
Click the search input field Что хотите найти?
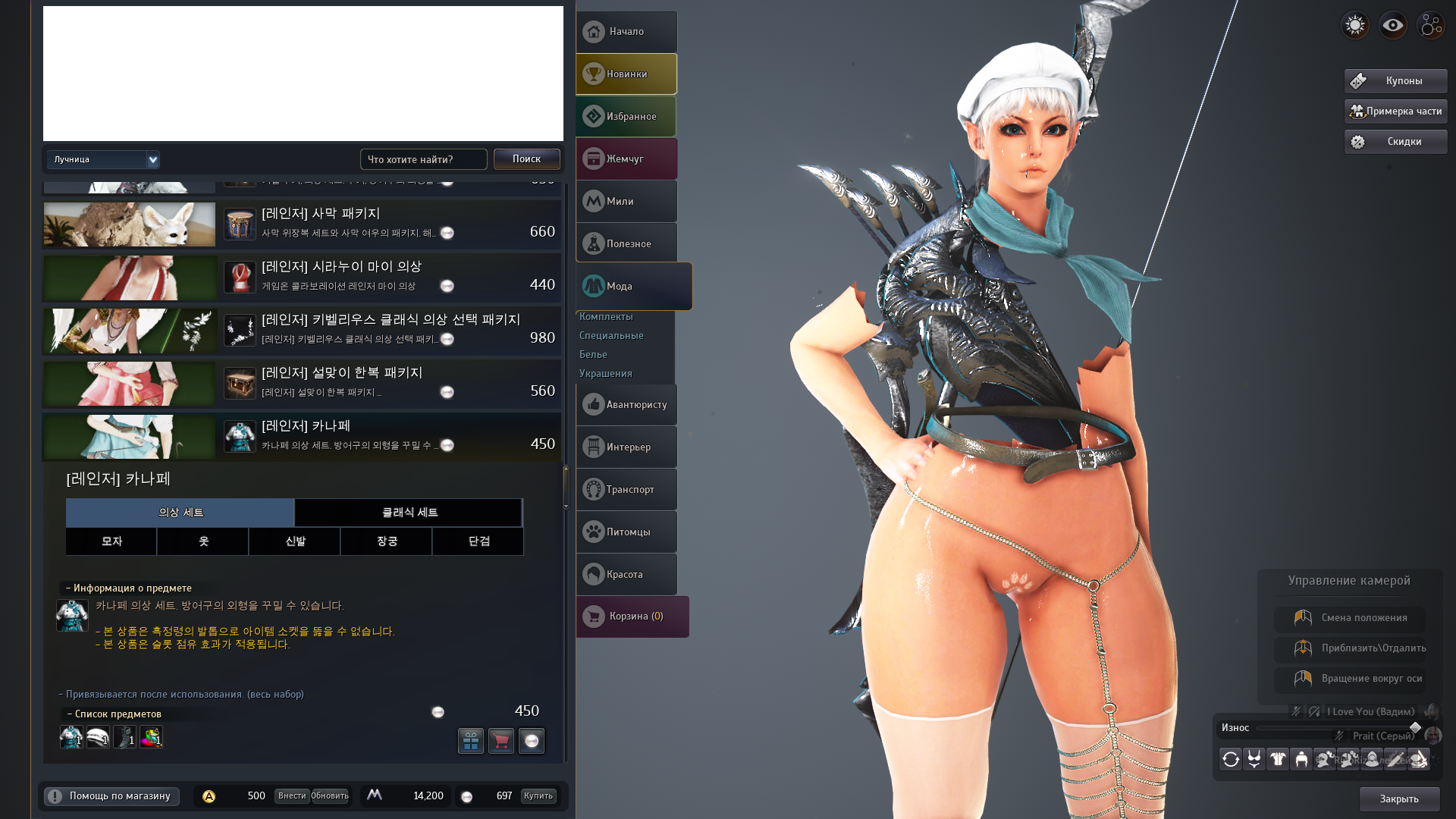point(423,159)
